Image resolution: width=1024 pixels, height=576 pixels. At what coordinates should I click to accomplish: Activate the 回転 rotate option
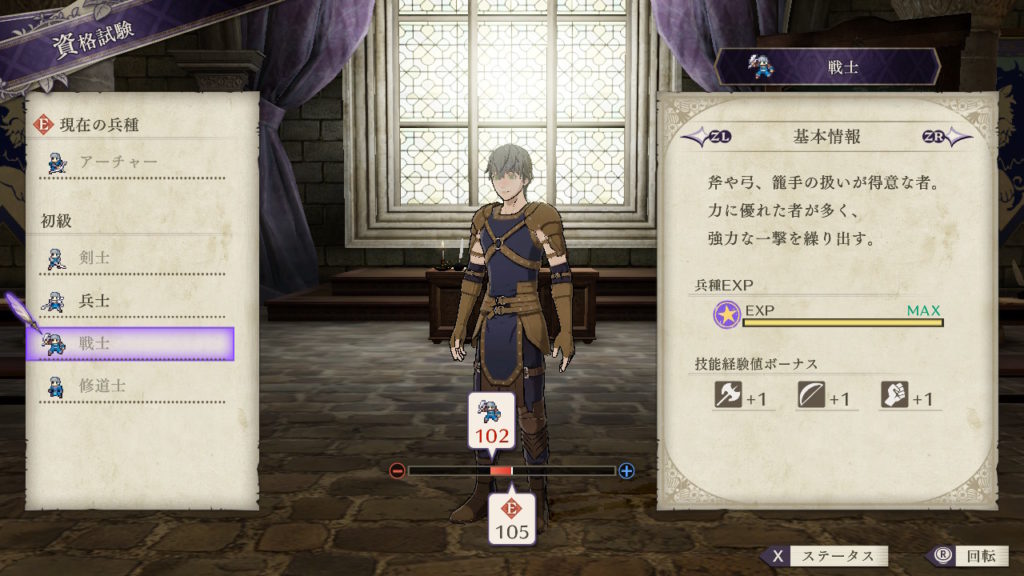coord(962,556)
